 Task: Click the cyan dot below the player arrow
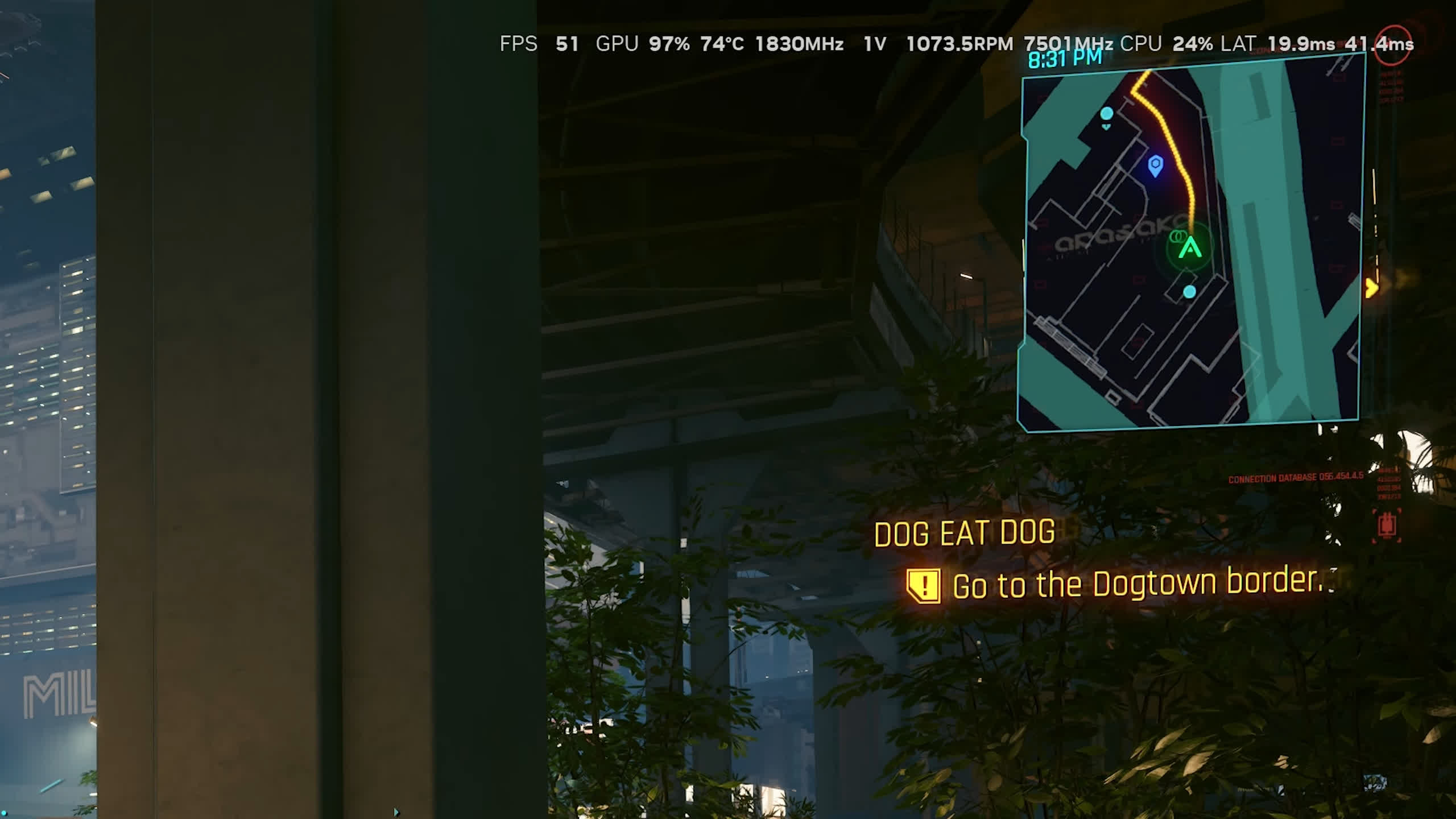1189,292
